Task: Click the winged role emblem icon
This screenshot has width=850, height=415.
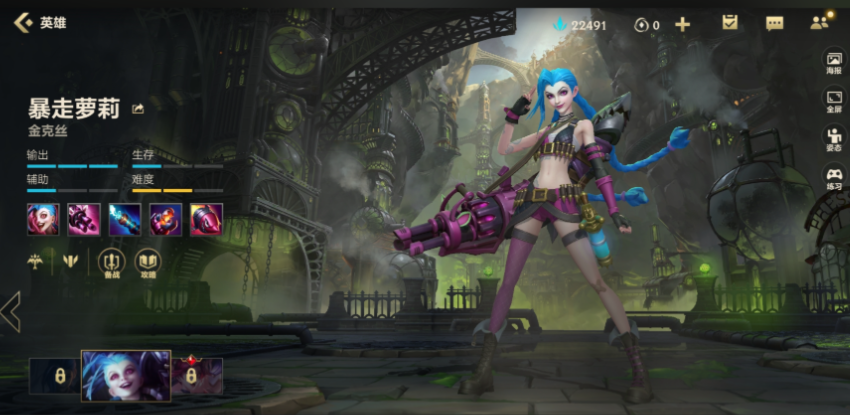Action: tap(36, 261)
